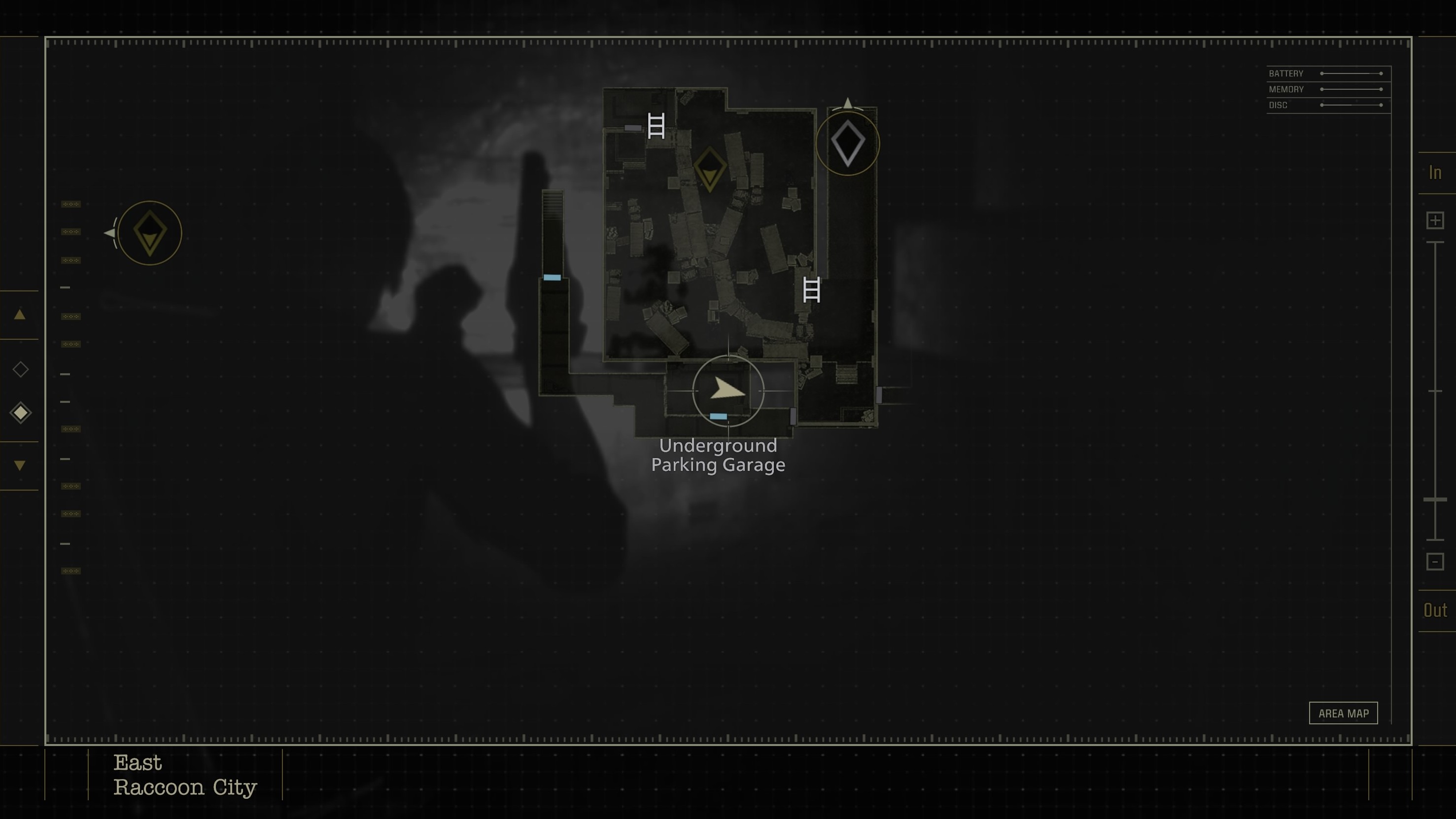This screenshot has height=819, width=1456.
Task: Click the East Raccoon City region label
Action: coord(185,776)
